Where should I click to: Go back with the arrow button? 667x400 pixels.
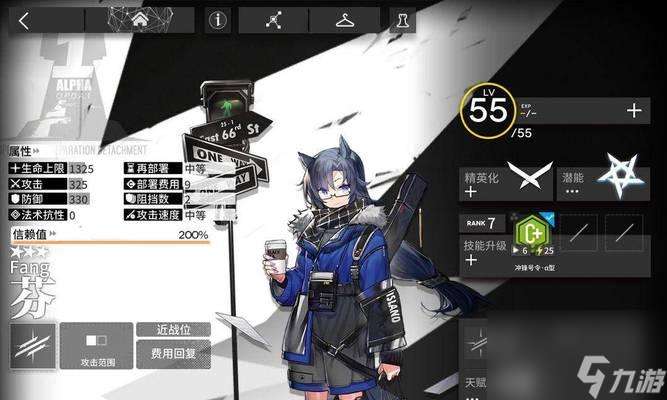coord(24,19)
